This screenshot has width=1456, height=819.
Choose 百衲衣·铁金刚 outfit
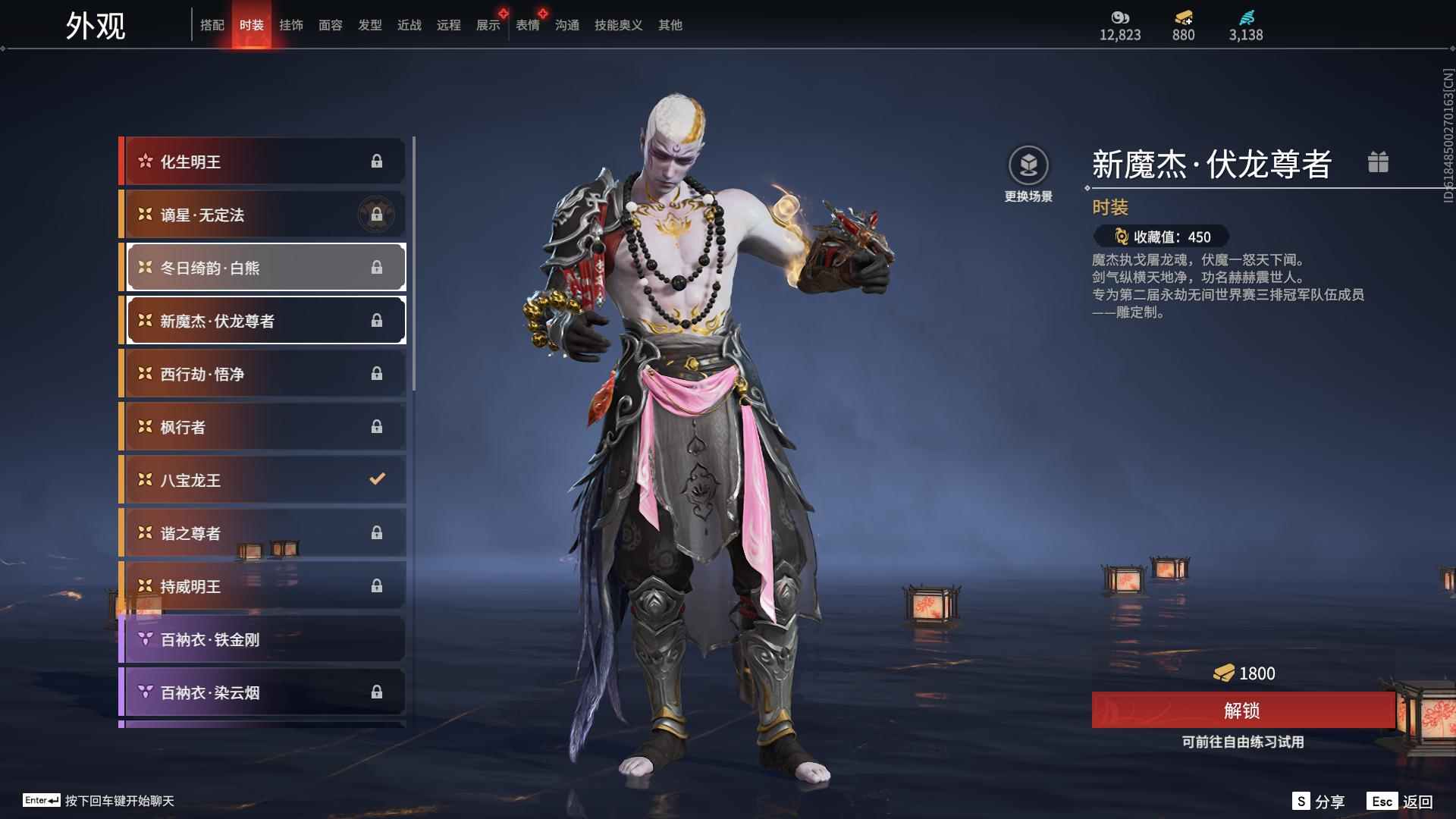pyautogui.click(x=263, y=639)
